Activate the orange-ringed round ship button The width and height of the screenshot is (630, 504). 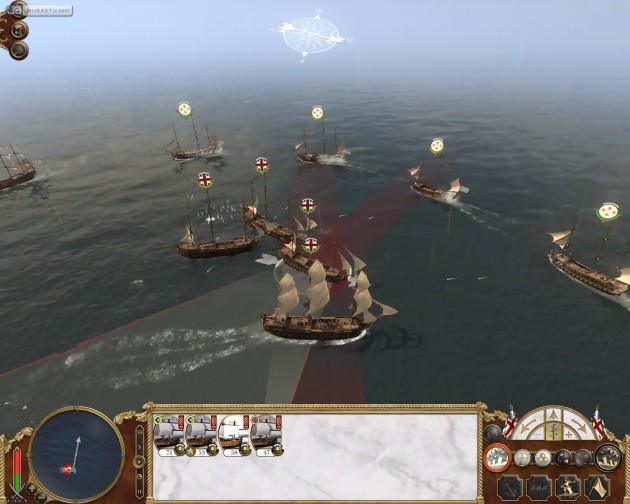(497, 457)
